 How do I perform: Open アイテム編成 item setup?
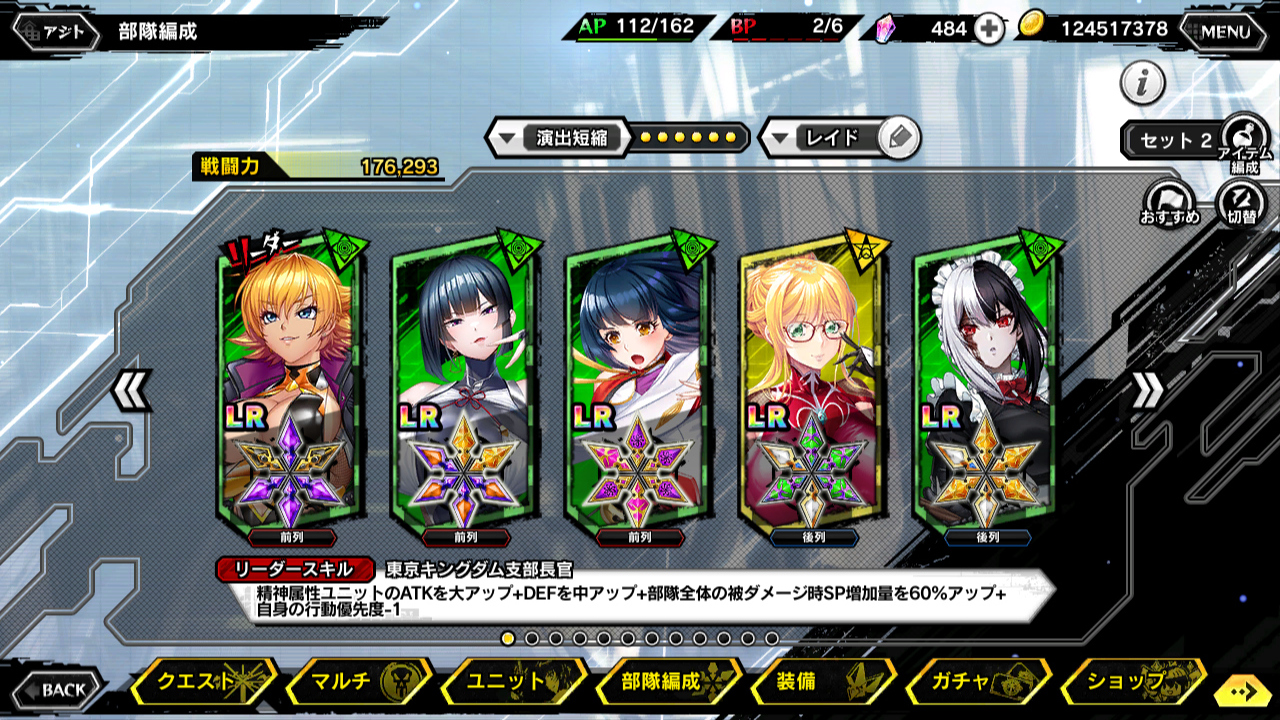click(x=1245, y=137)
